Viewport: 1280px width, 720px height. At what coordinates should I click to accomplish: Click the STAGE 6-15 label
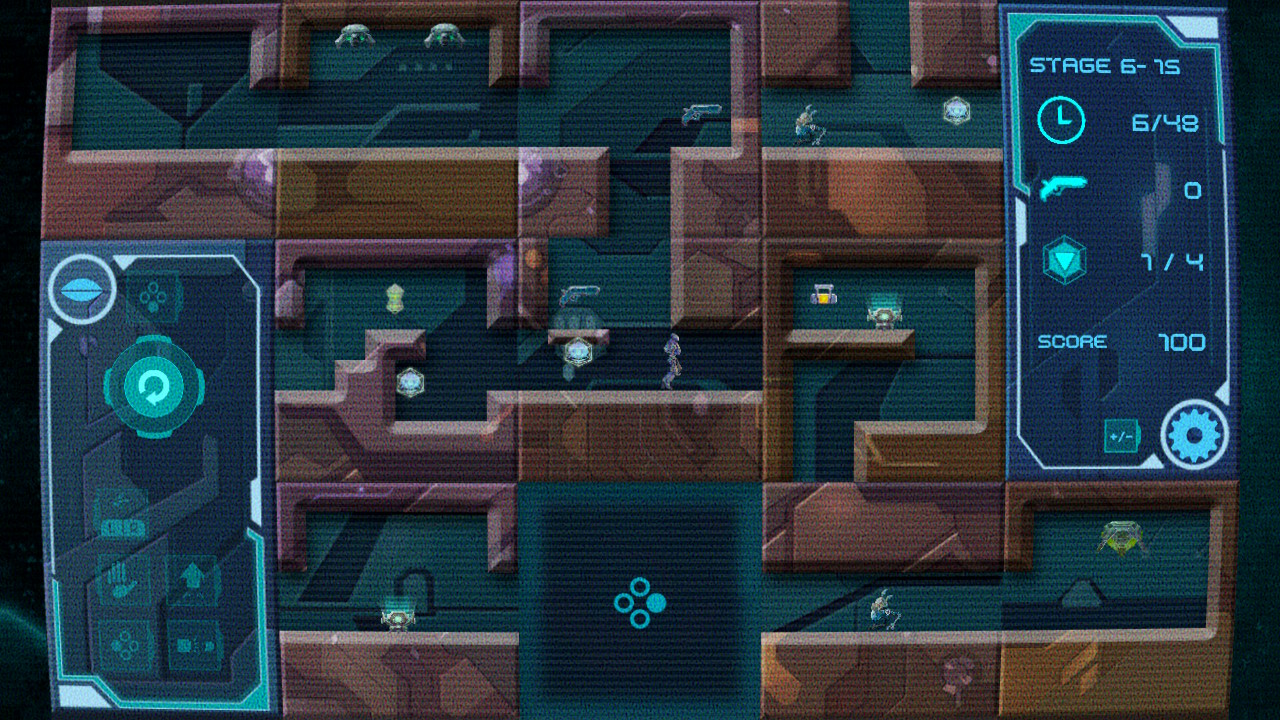point(1105,66)
